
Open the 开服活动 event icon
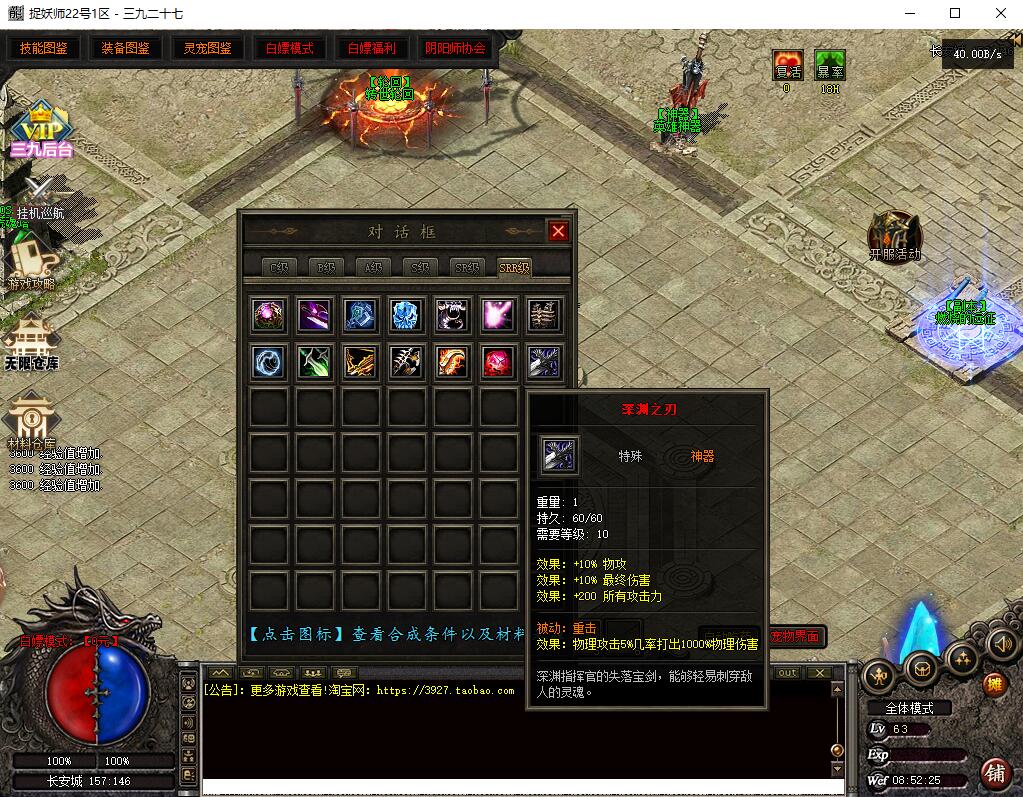pyautogui.click(x=894, y=235)
